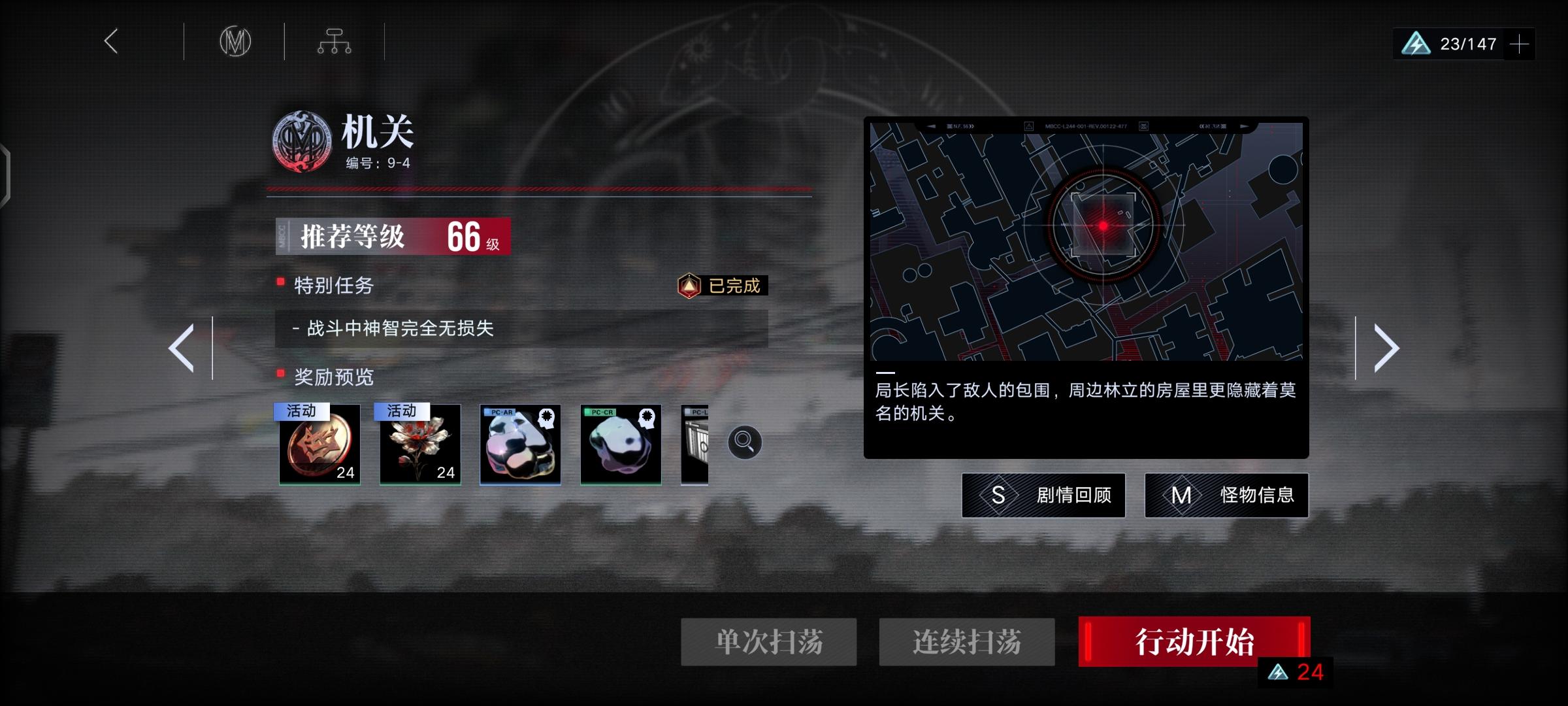Click the flower reward thumbnail showing 24
1568x706 pixels.
[419, 445]
